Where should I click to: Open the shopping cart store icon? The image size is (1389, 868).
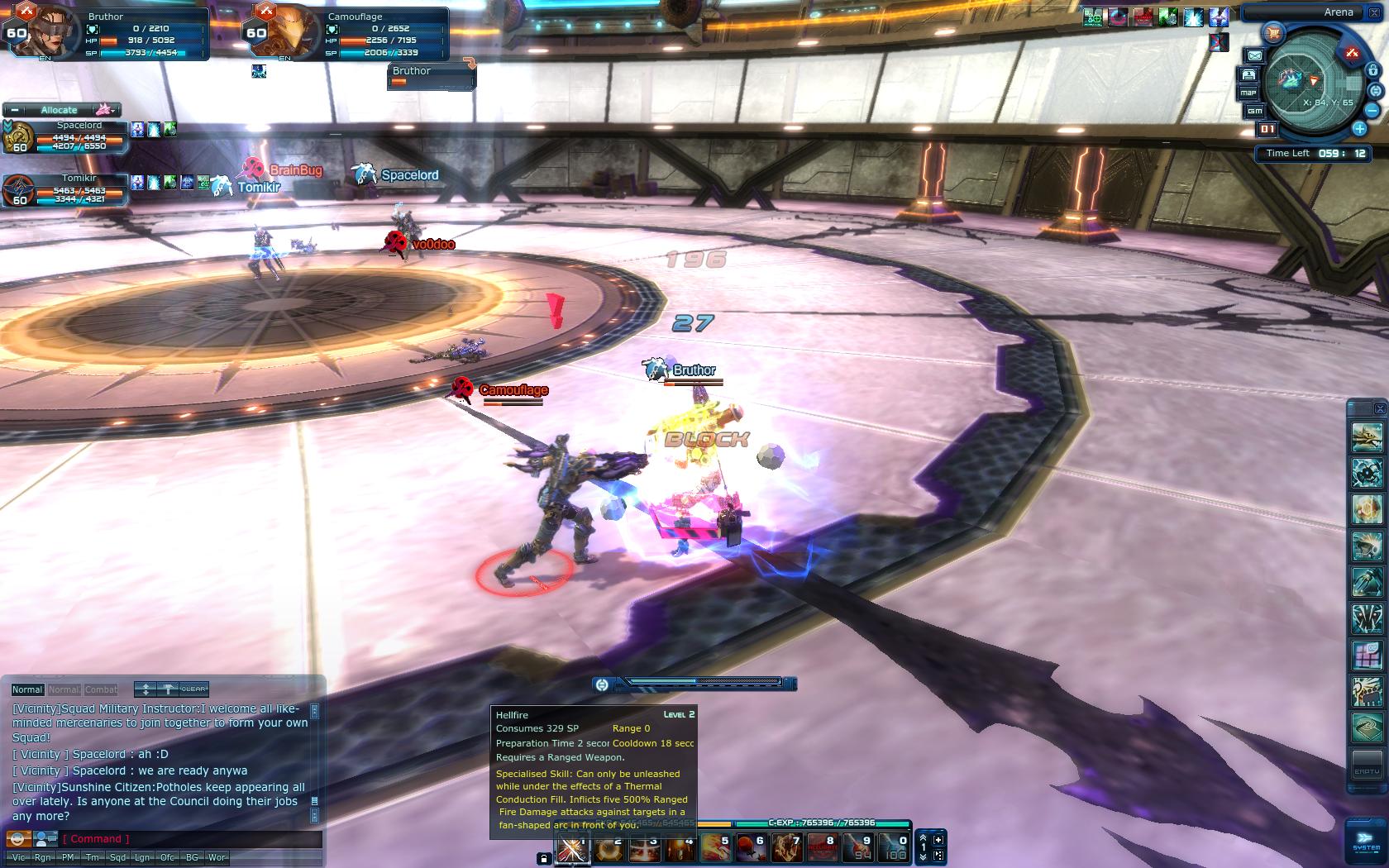(1272, 34)
